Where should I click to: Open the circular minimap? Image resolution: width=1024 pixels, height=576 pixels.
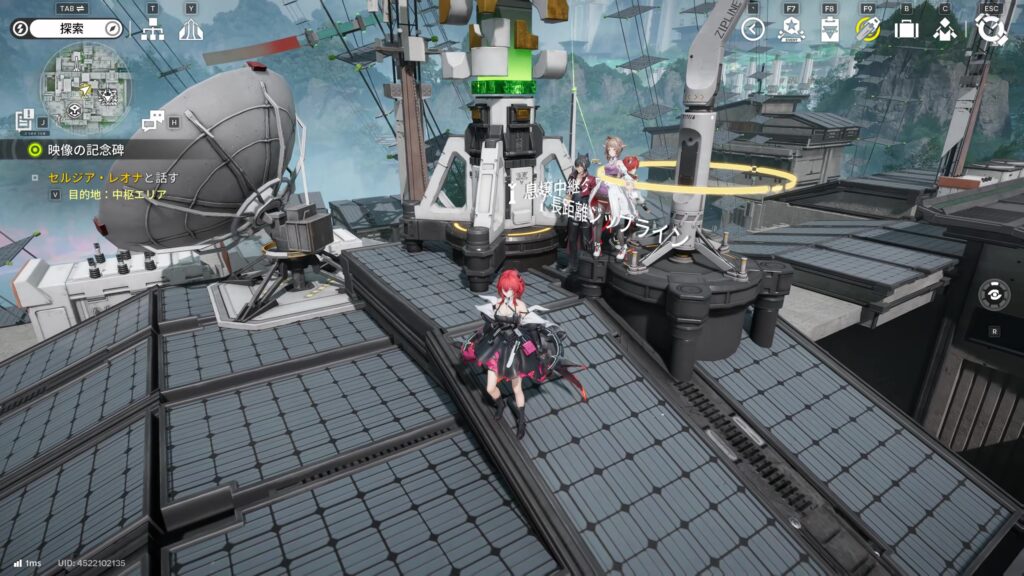click(85, 89)
